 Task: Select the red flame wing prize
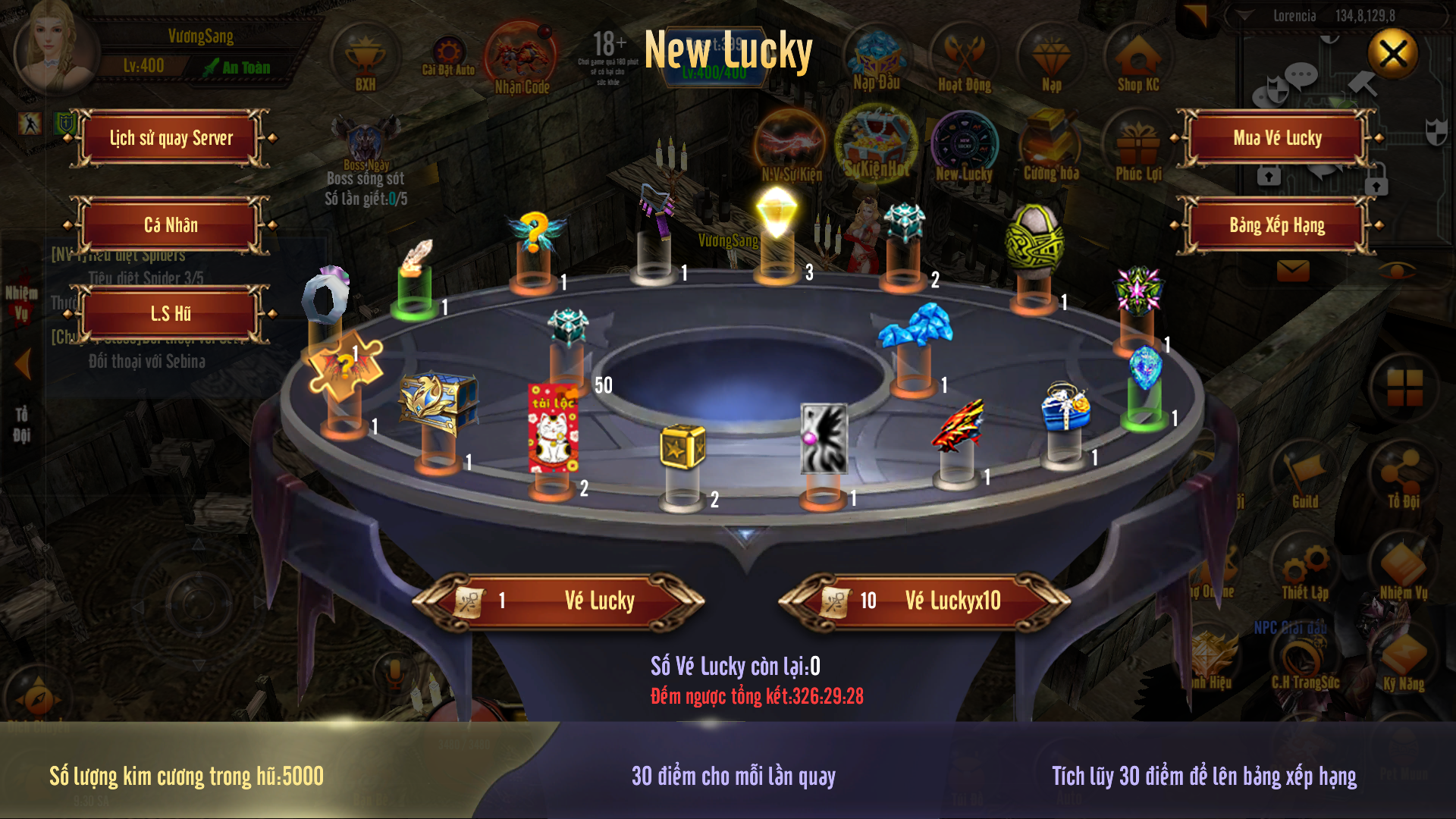[x=958, y=426]
